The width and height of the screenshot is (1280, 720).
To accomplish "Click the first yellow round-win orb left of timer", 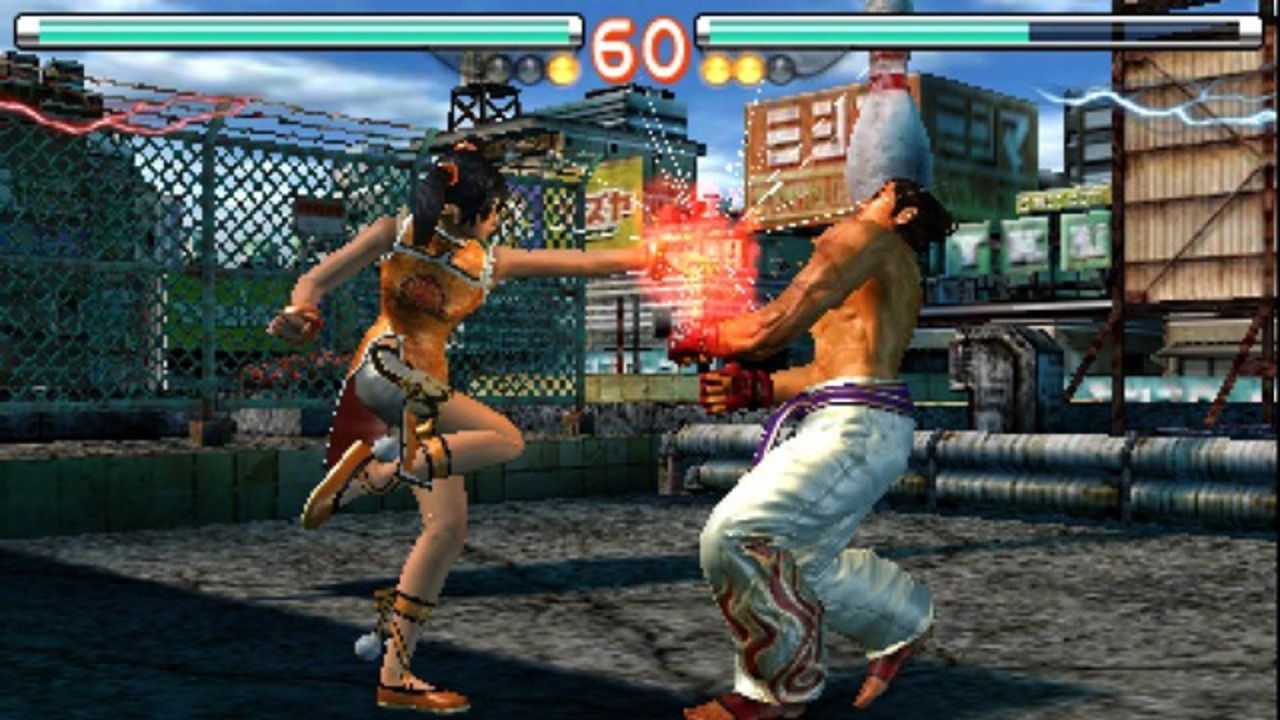I will tap(562, 67).
